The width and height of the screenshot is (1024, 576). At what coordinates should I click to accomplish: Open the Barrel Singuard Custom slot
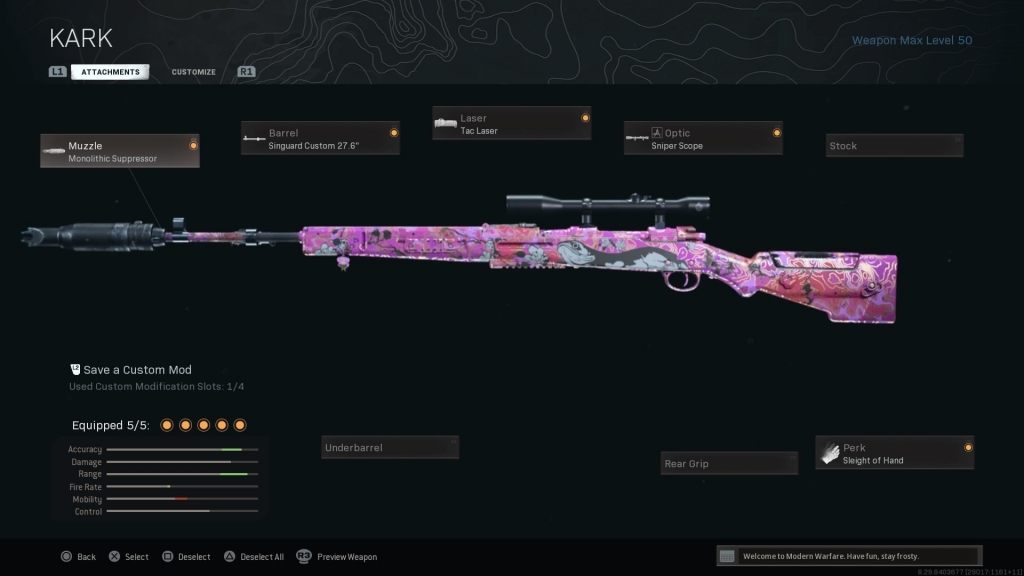320,138
